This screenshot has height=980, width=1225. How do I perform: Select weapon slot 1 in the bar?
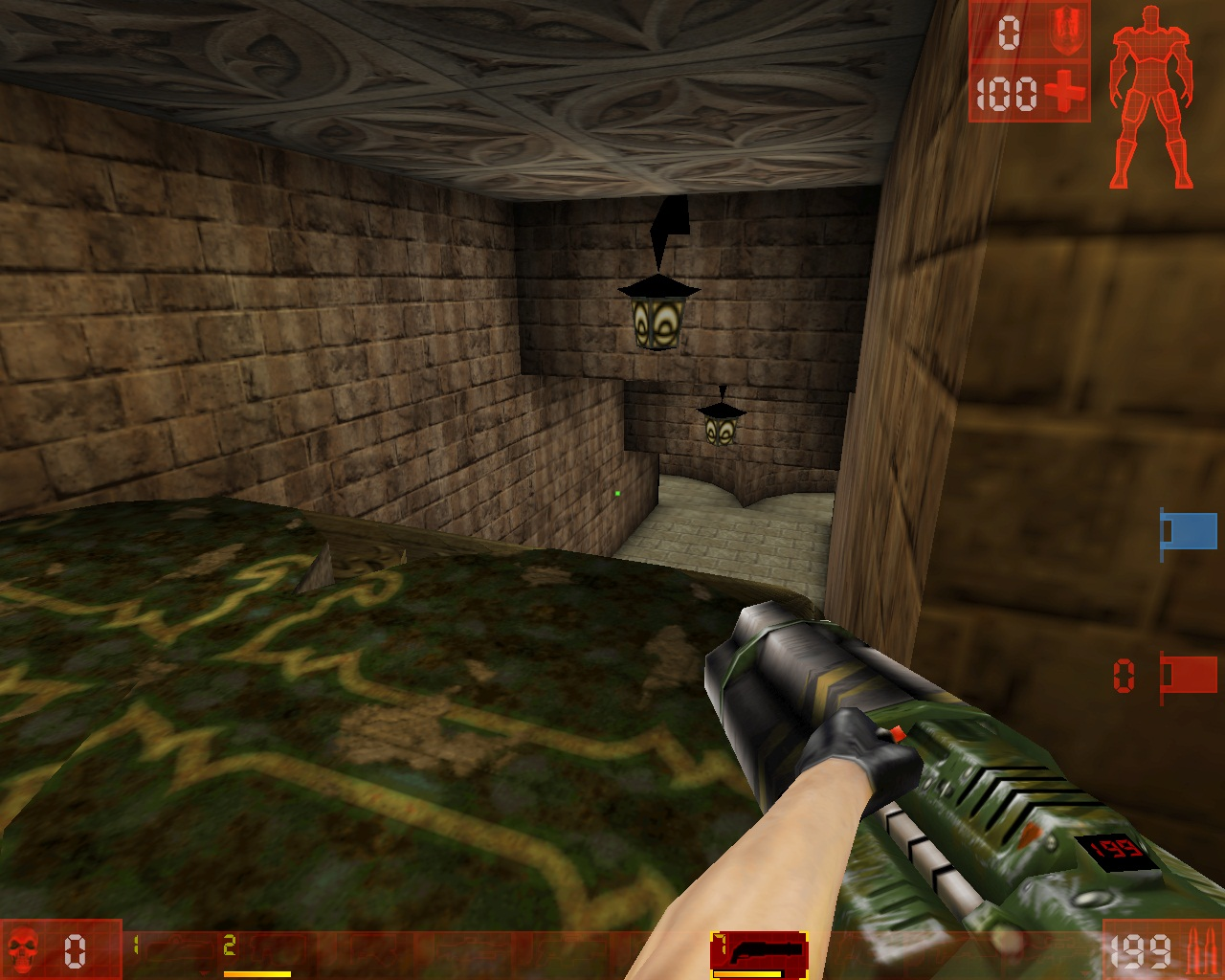point(137,943)
